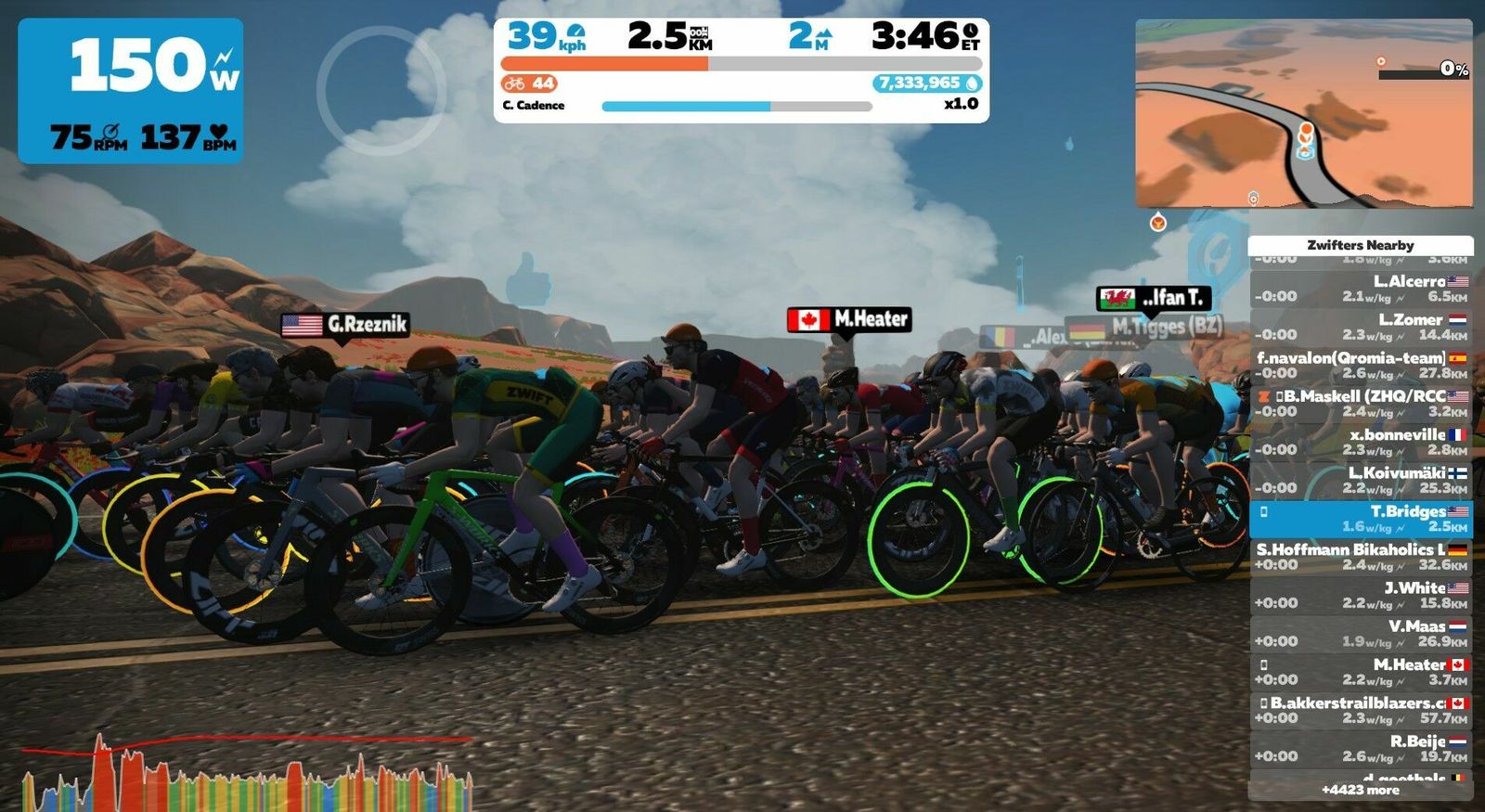The image size is (1485, 812).
Task: Select V.Maas rider row
Action: [1361, 633]
